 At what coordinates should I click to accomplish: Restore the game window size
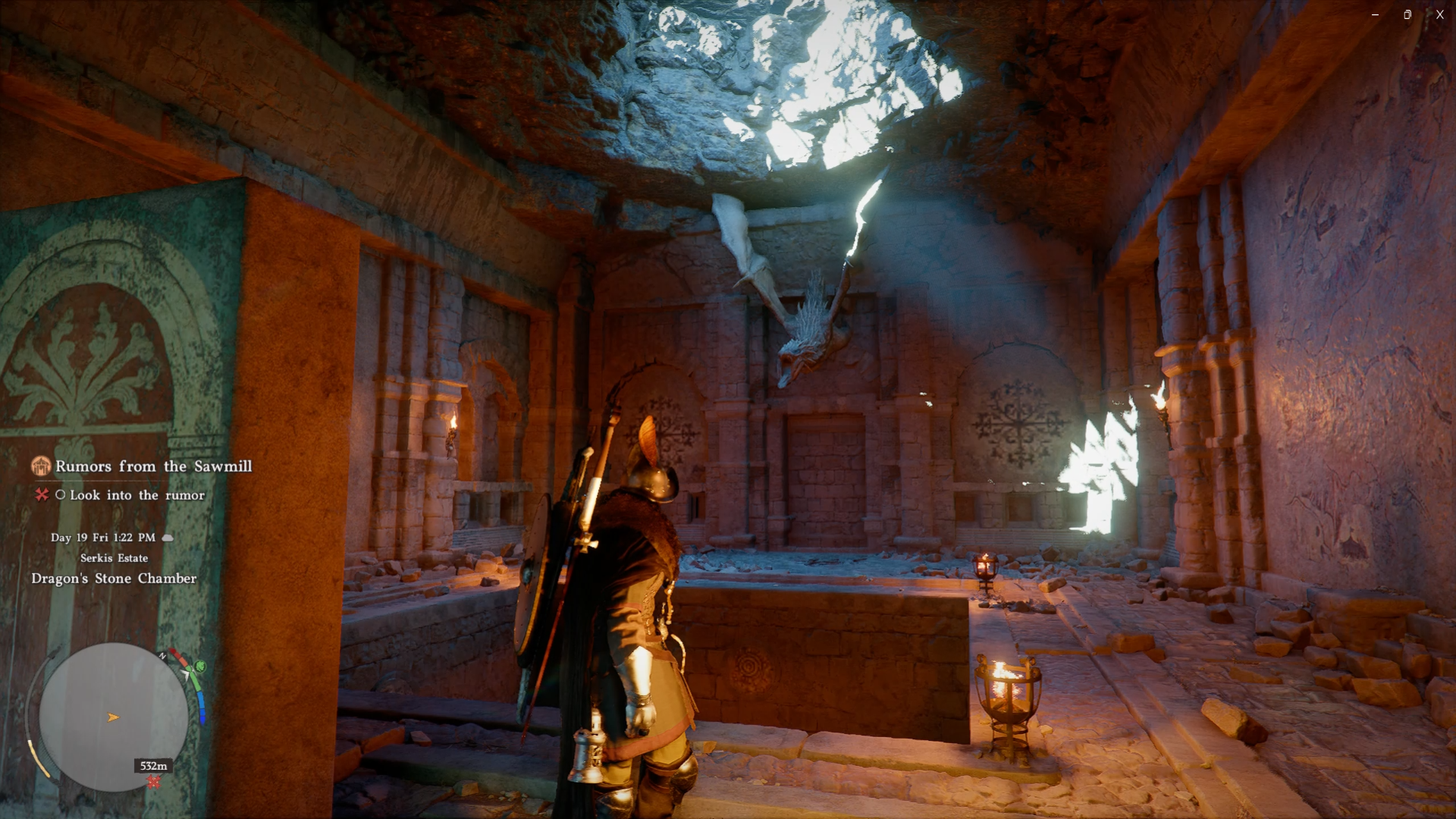pos(1407,14)
